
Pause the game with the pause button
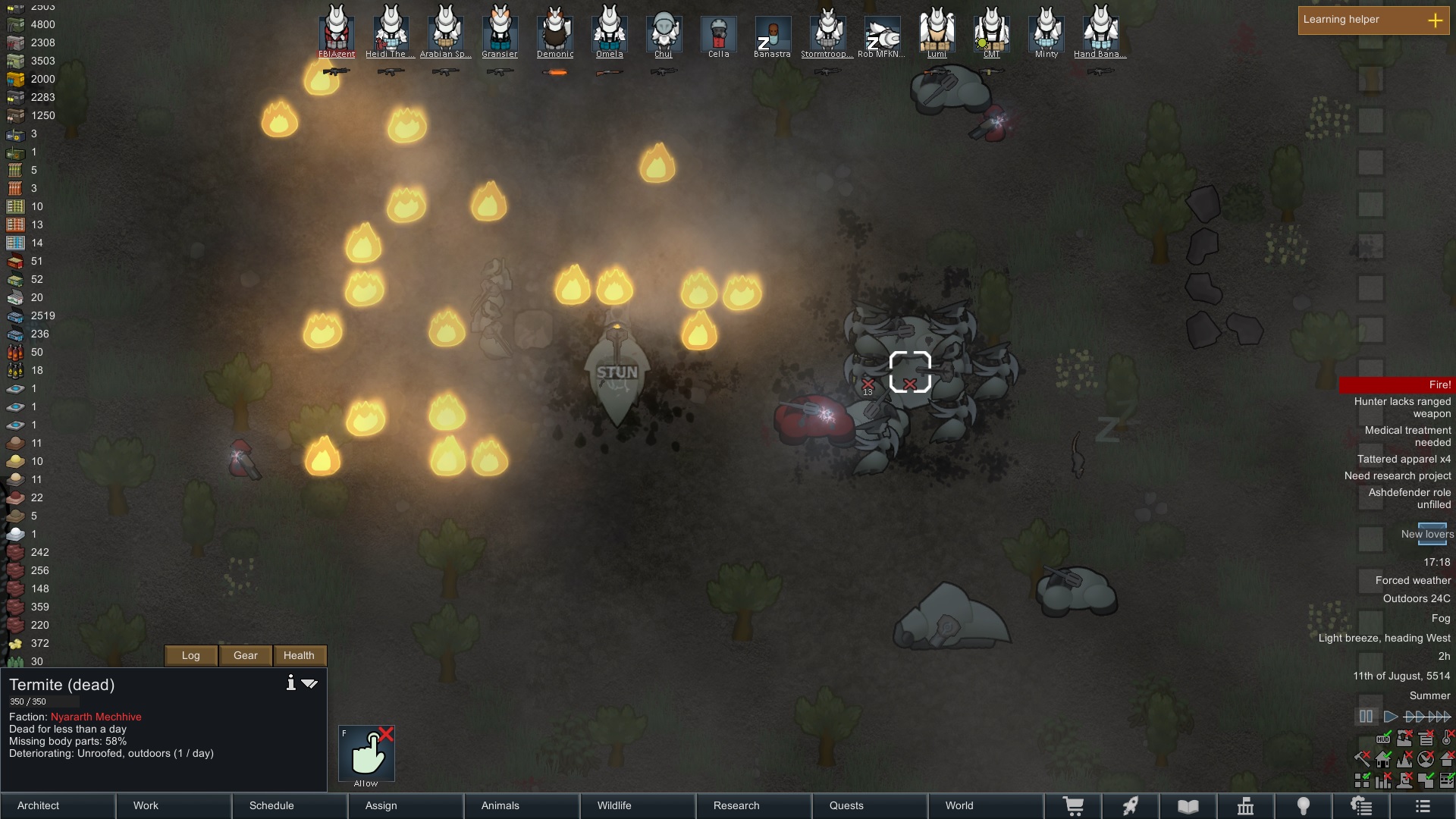pyautogui.click(x=1366, y=717)
